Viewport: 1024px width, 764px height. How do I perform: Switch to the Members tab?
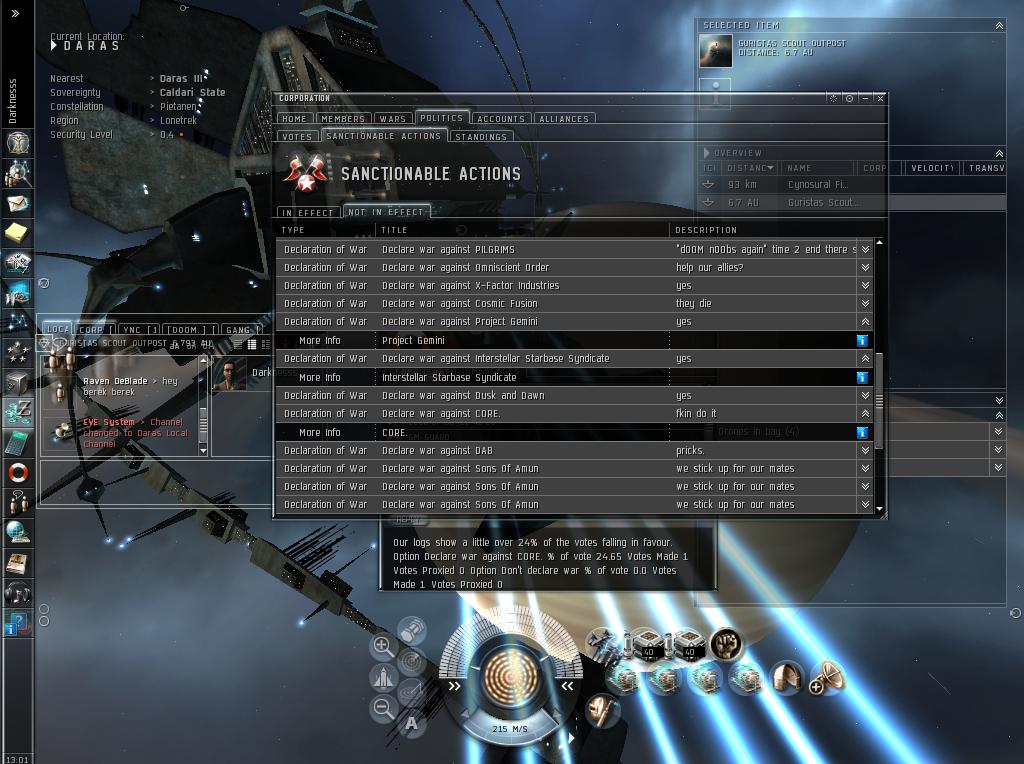click(343, 118)
